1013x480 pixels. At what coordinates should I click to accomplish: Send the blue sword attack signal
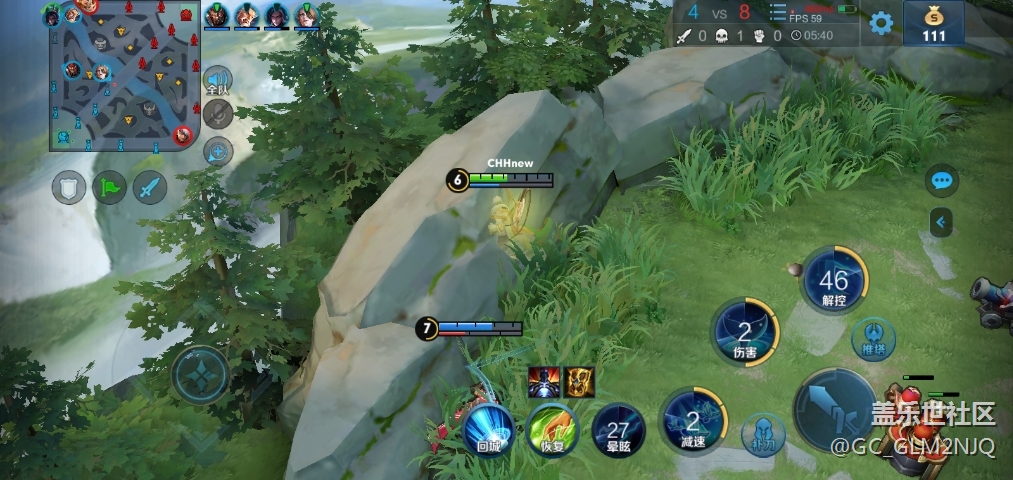[150, 188]
